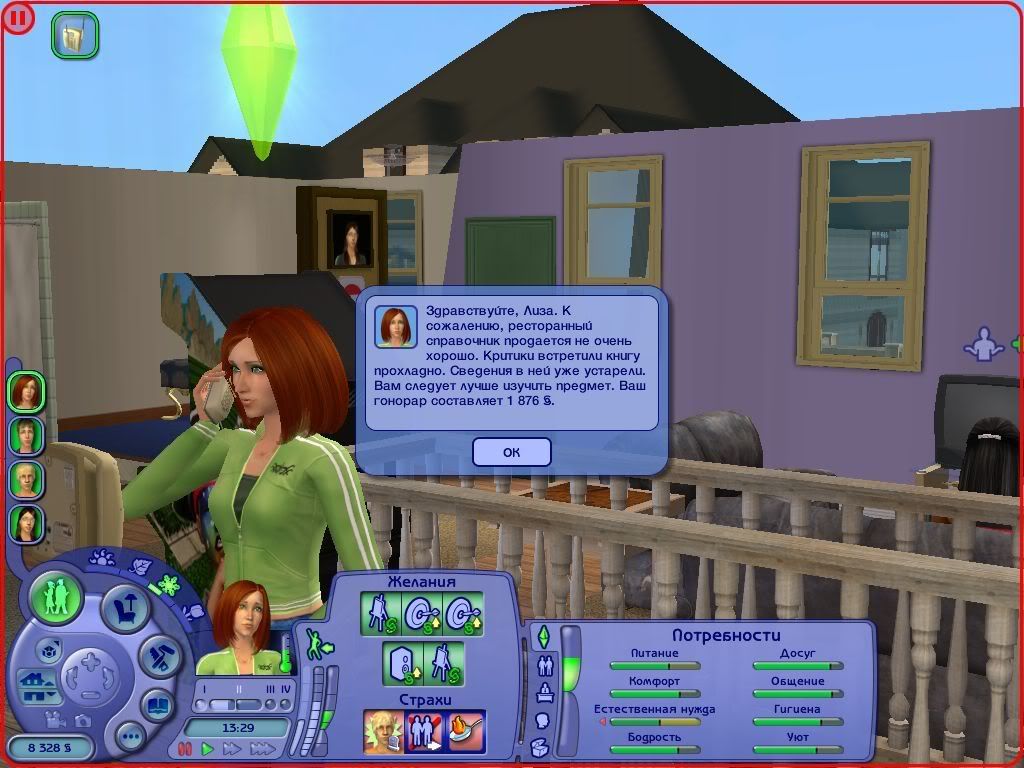
Task: Click the flaming frying pan fear icon
Action: coord(466,731)
